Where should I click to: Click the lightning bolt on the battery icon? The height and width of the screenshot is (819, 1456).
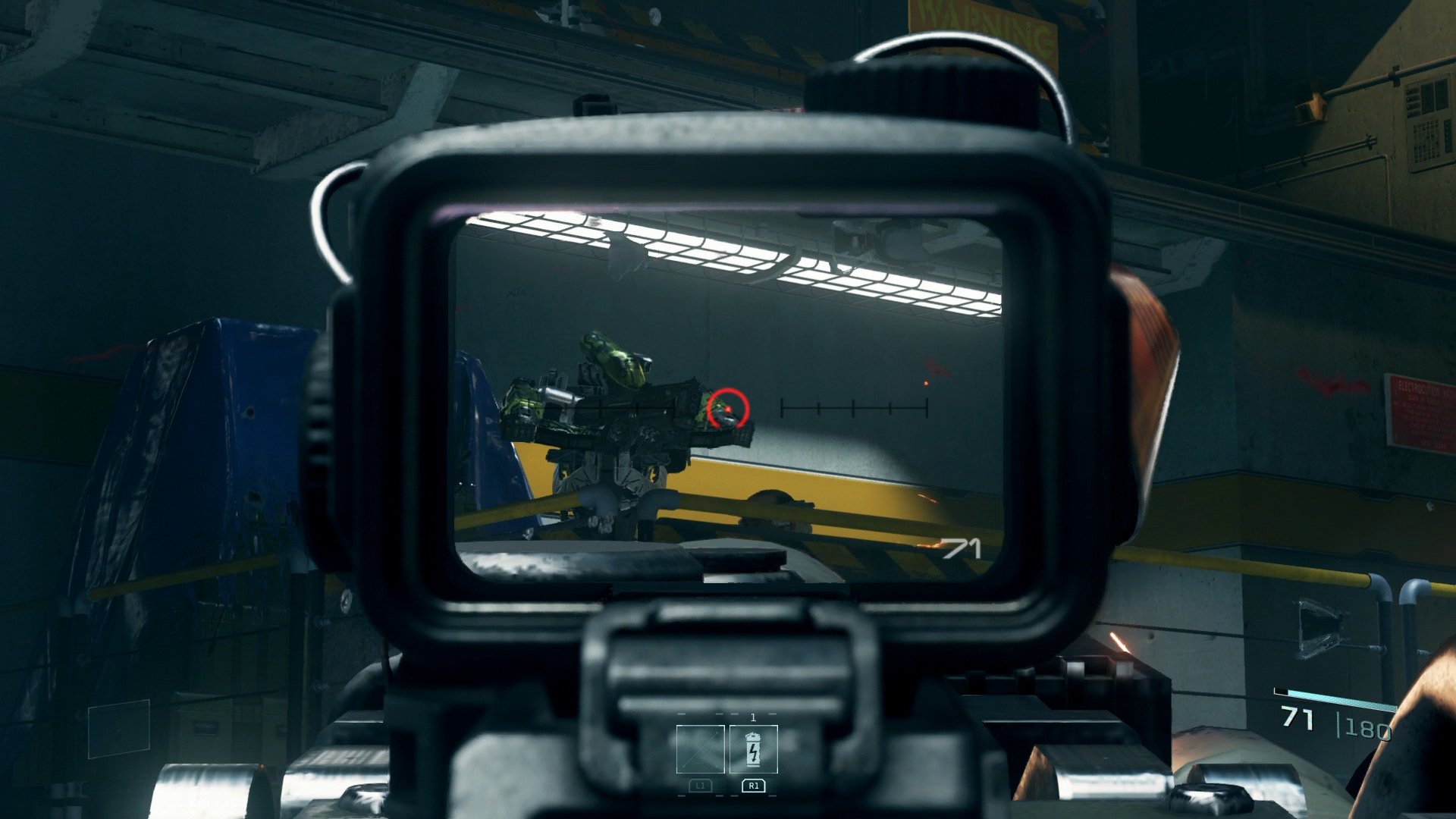point(752,753)
